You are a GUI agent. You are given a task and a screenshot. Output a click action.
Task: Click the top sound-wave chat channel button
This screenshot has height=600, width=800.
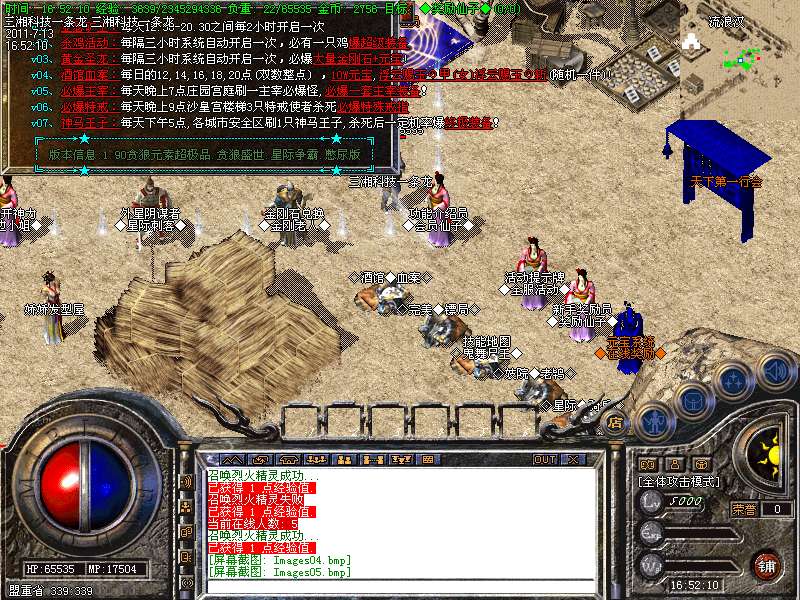coord(185,481)
